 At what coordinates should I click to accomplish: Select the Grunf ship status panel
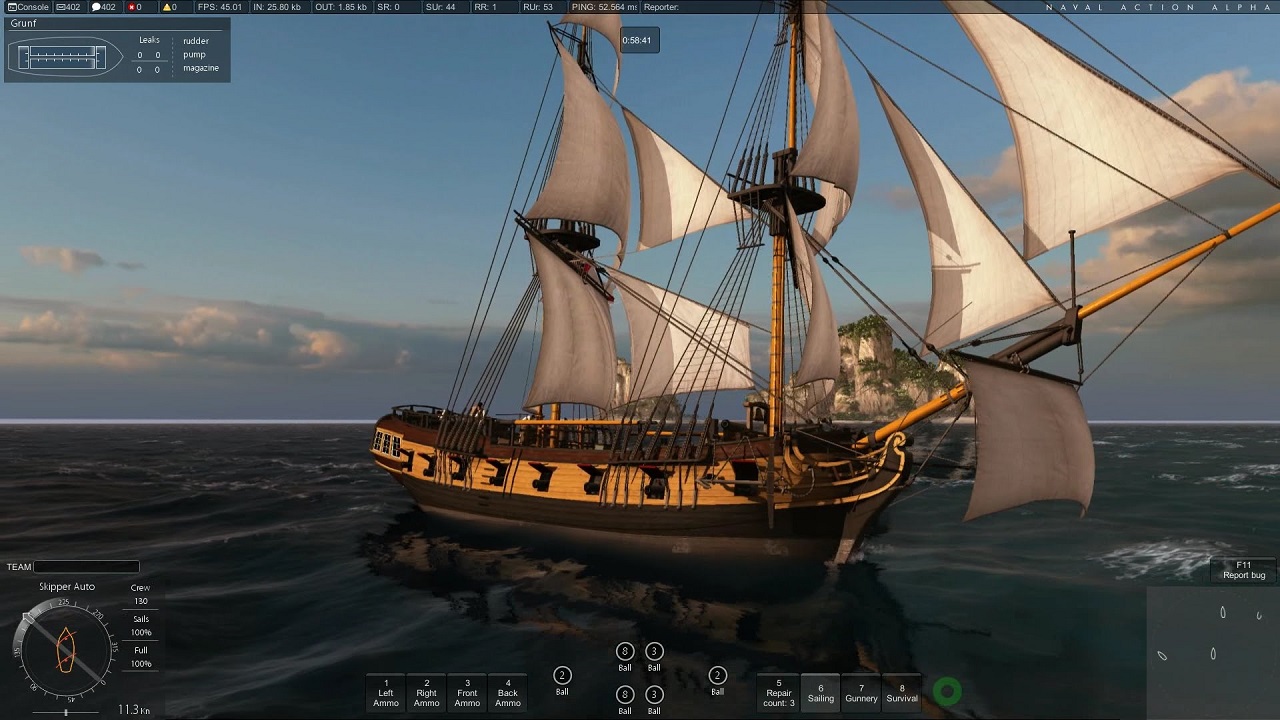[x=117, y=50]
